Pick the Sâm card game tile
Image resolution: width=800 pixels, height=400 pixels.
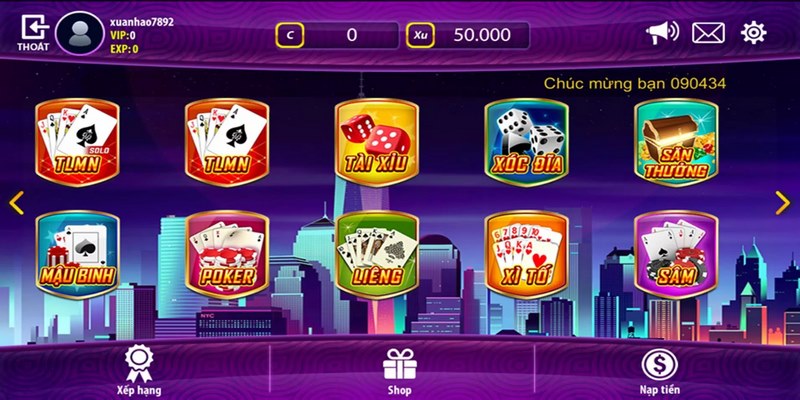(675, 253)
